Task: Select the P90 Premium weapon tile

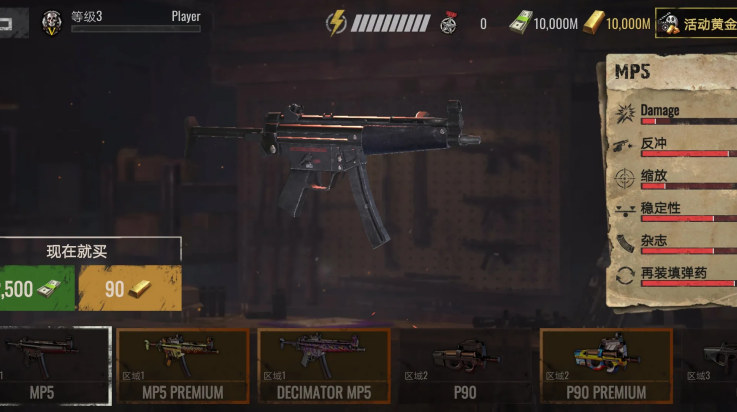Action: click(x=606, y=366)
